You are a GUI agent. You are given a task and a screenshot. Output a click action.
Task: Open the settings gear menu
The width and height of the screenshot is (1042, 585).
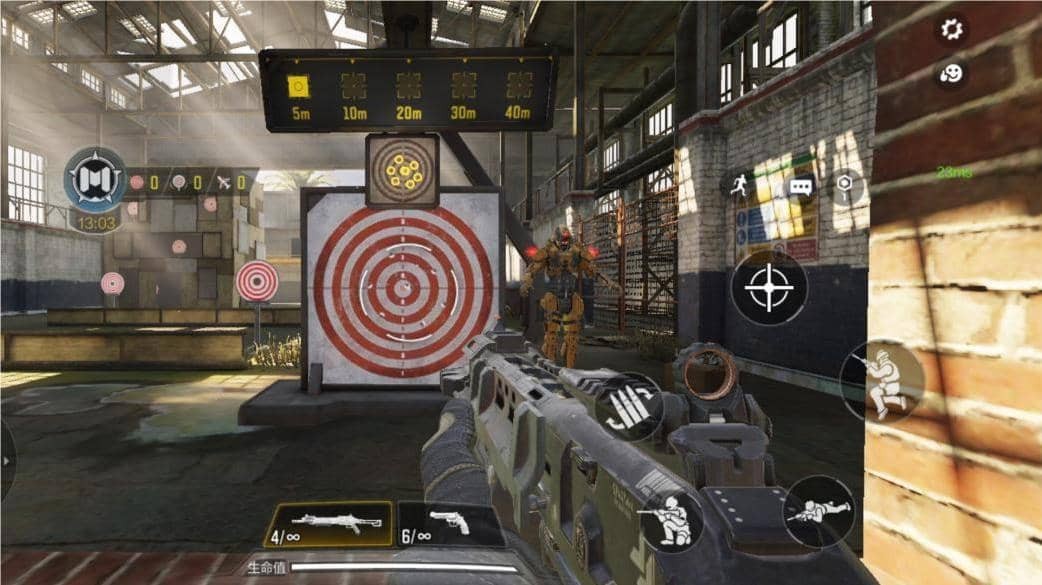click(951, 29)
